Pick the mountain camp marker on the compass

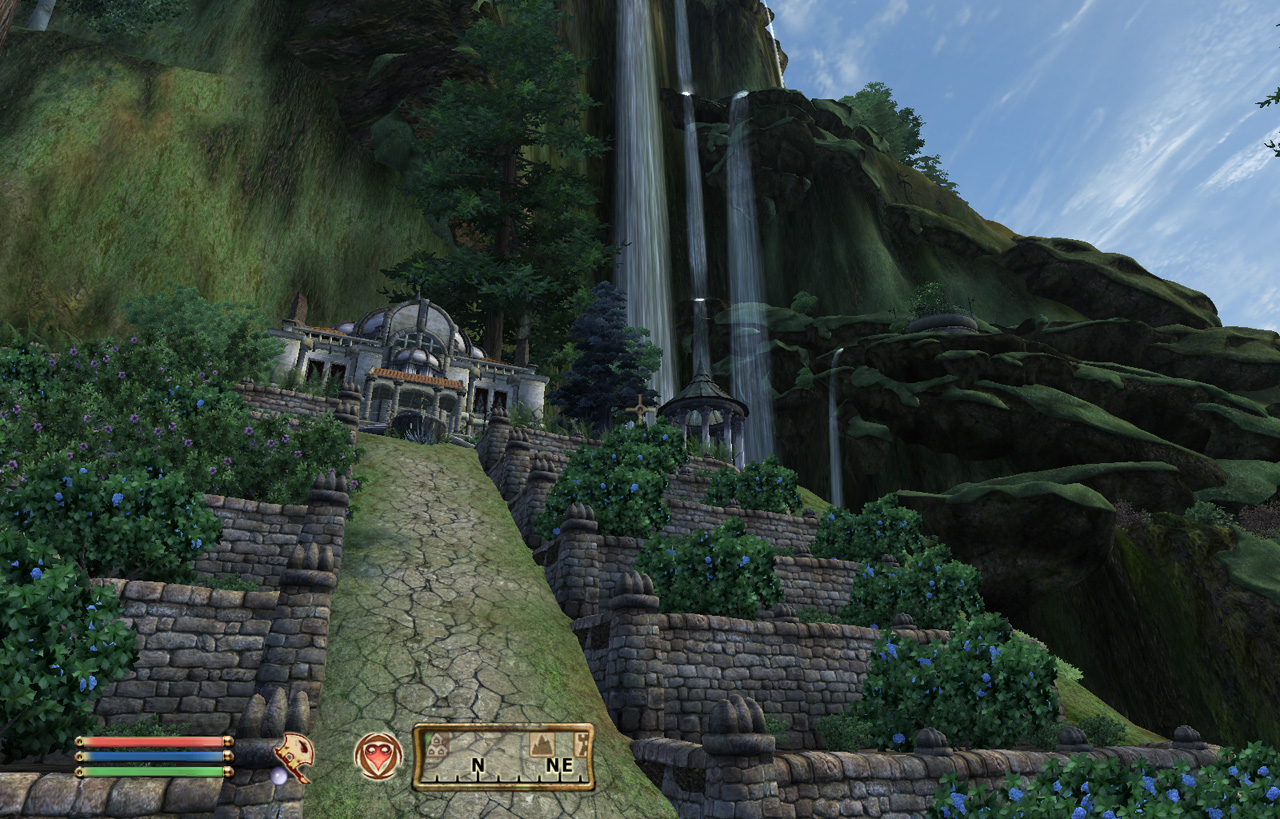540,744
